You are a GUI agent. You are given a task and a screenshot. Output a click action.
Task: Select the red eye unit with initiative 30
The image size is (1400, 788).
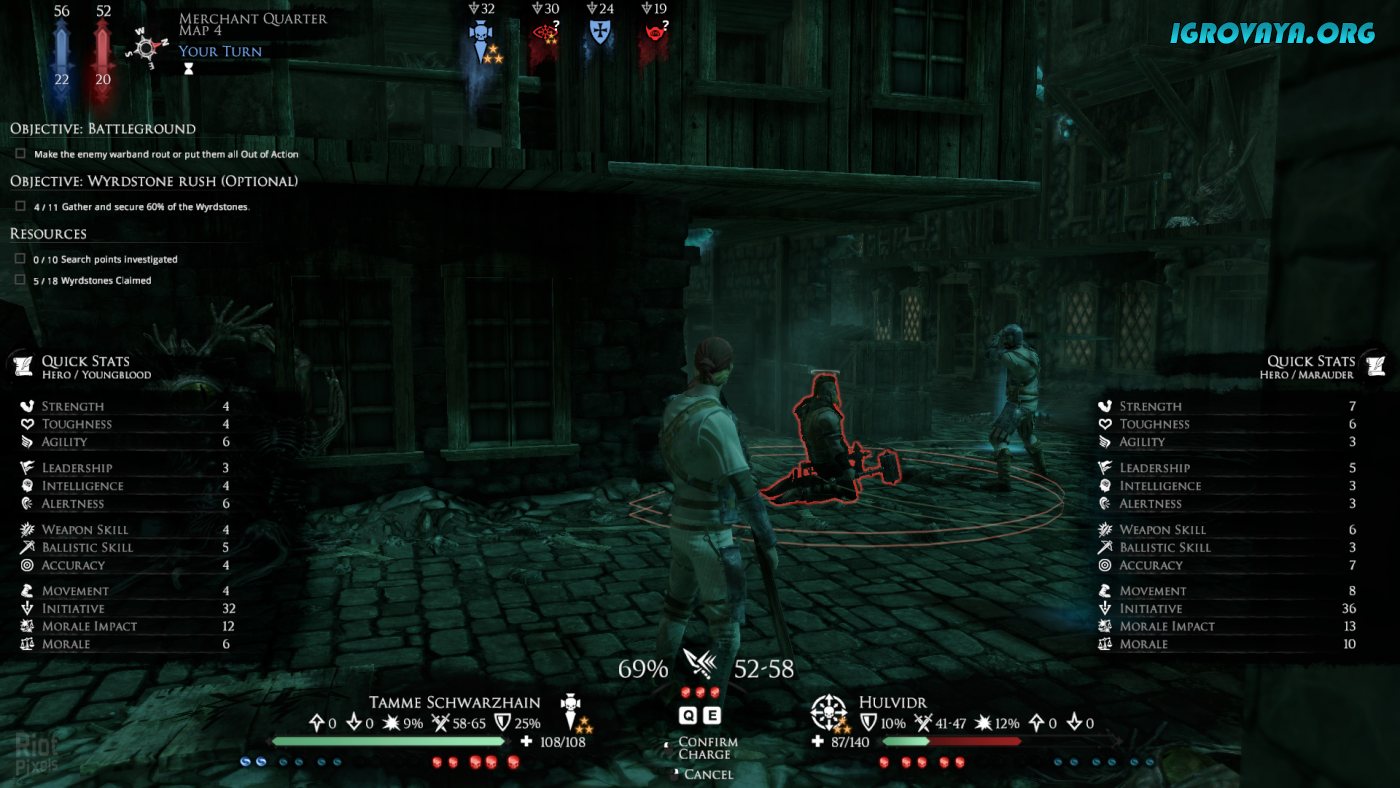(x=545, y=36)
